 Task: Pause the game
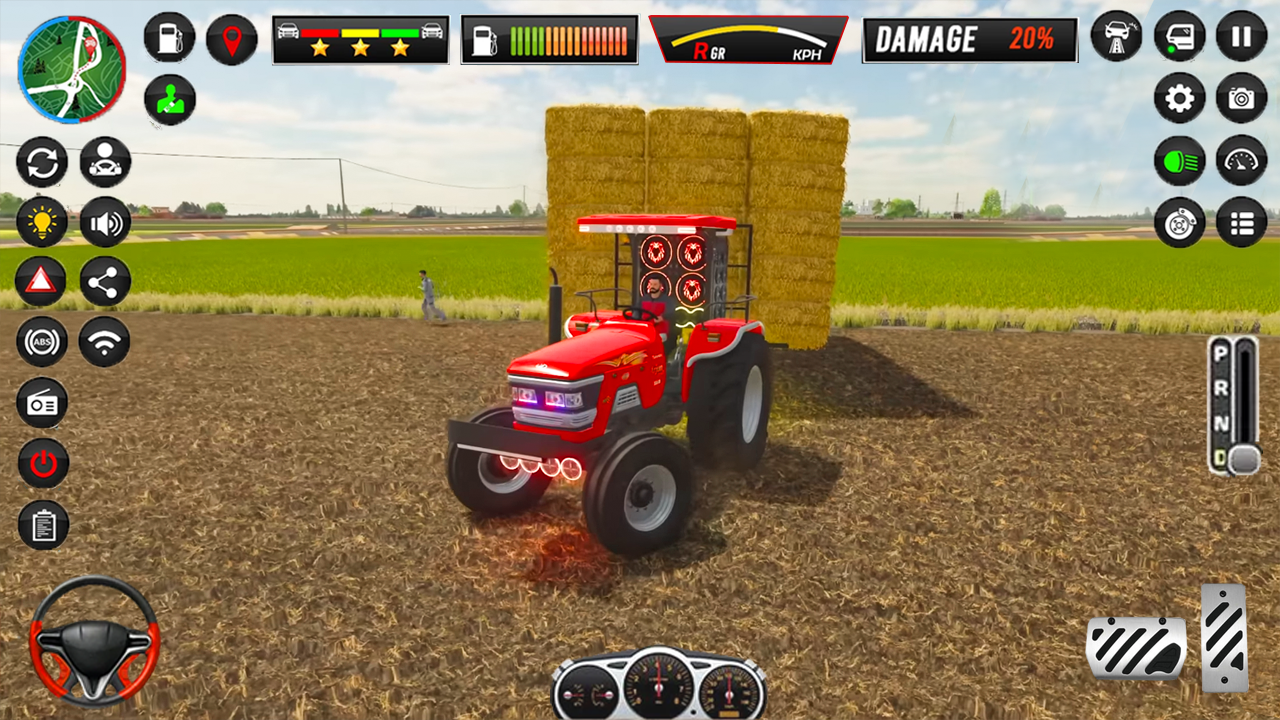point(1240,35)
